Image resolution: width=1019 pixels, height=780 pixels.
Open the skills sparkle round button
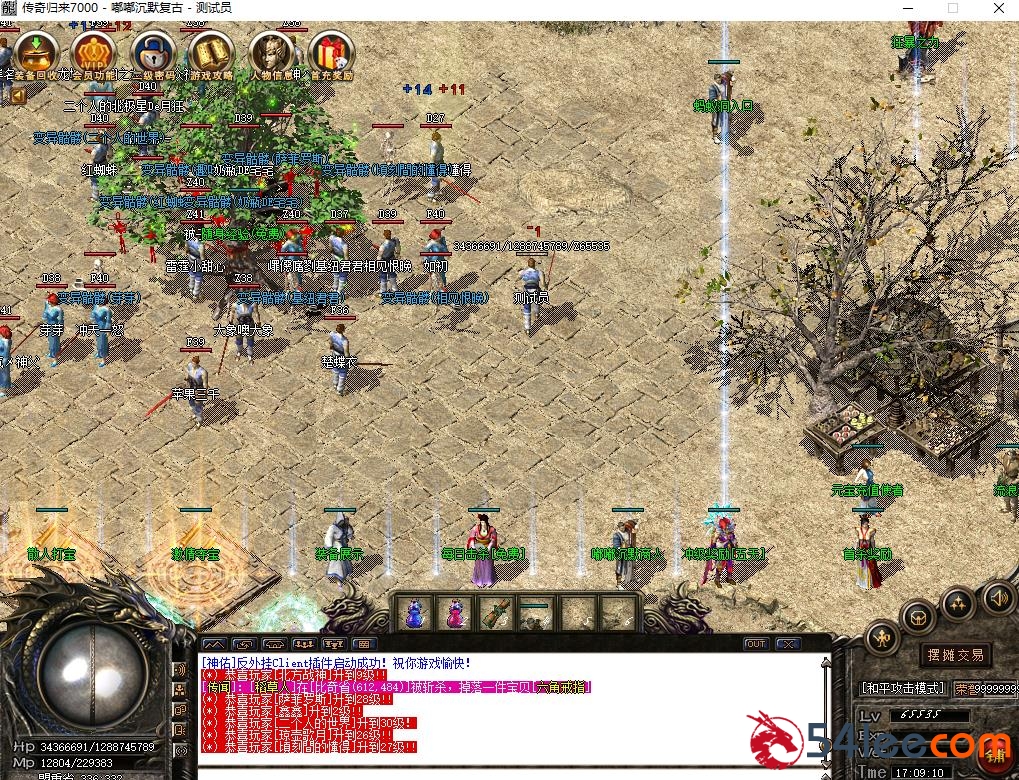coord(958,603)
